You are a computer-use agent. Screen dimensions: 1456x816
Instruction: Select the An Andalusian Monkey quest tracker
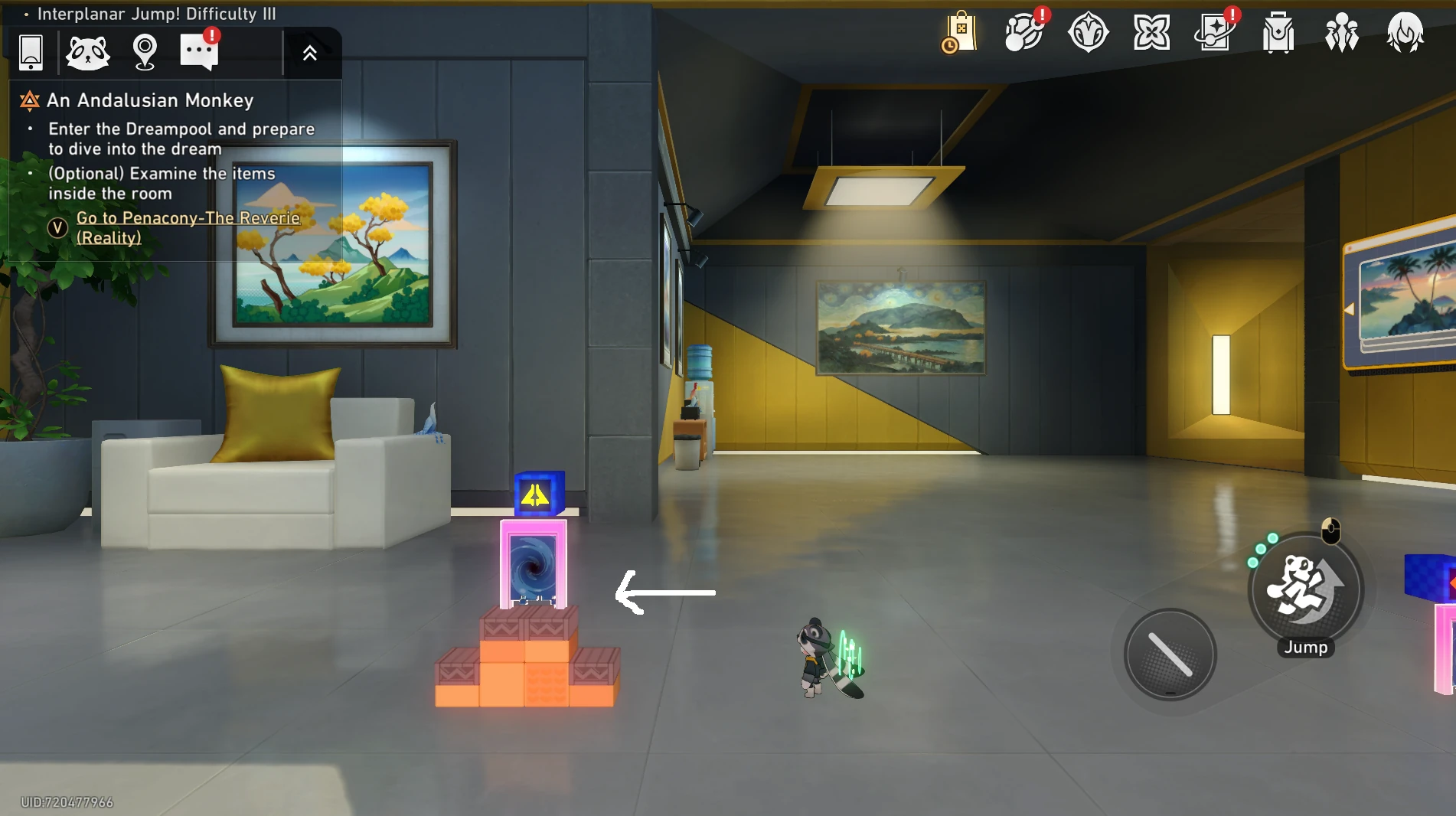pyautogui.click(x=150, y=100)
